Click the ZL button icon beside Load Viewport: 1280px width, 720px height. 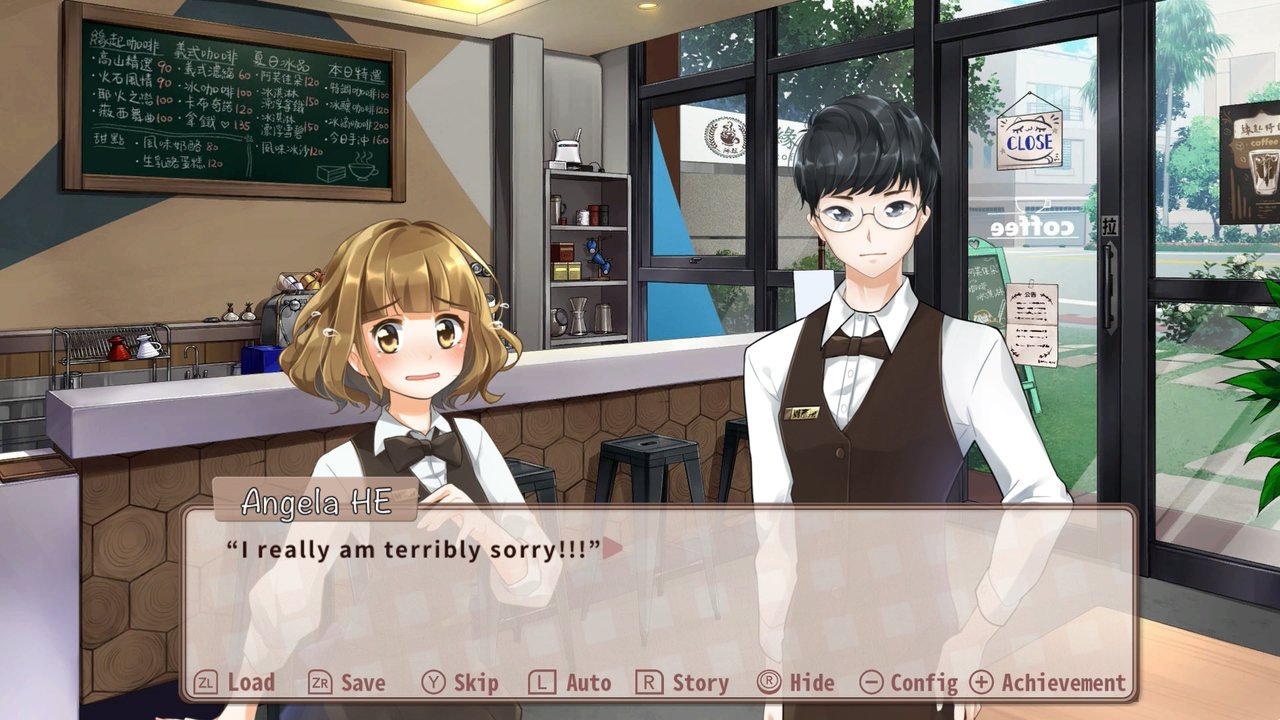tap(207, 683)
